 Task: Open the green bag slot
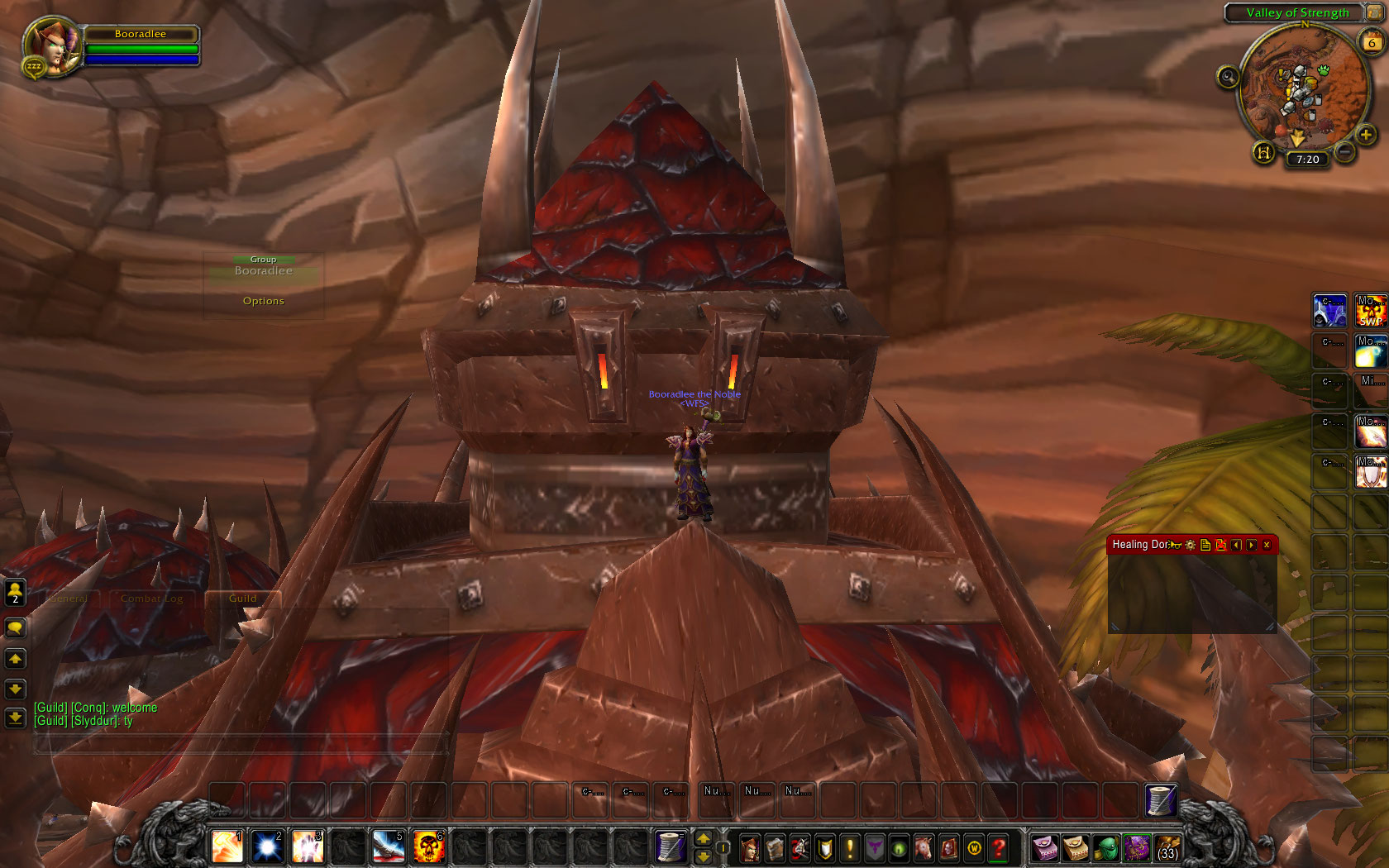[1105, 848]
